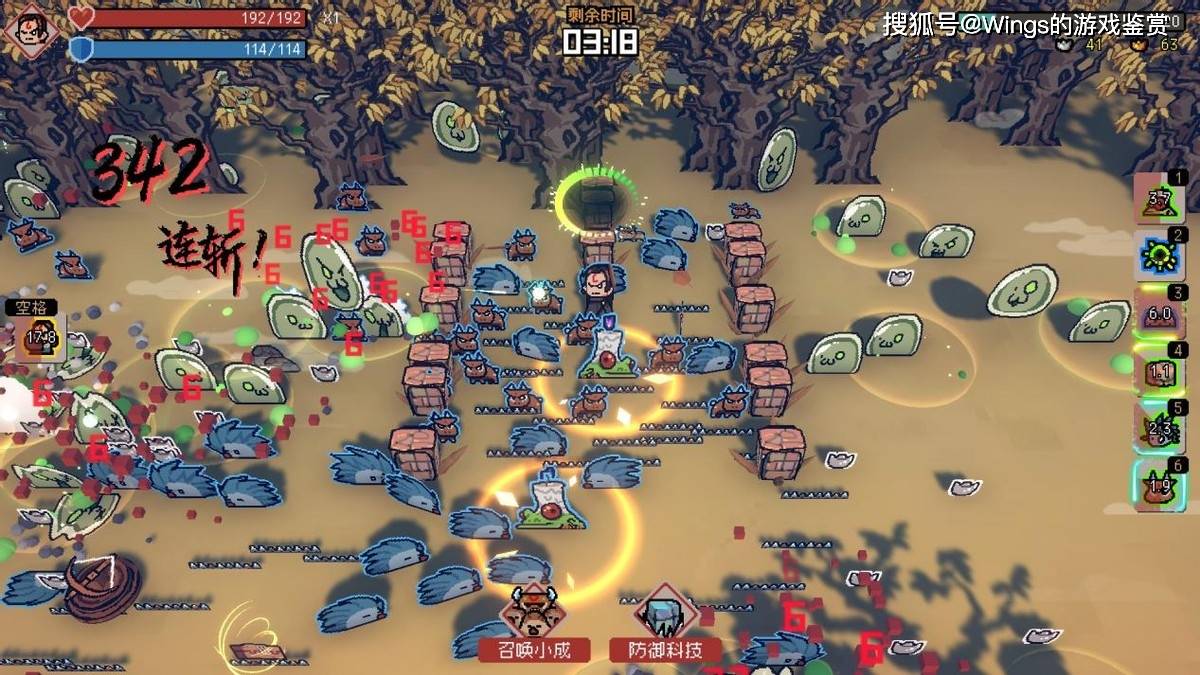Select build slot number 1
This screenshot has width=1200, height=675.
point(1159,198)
